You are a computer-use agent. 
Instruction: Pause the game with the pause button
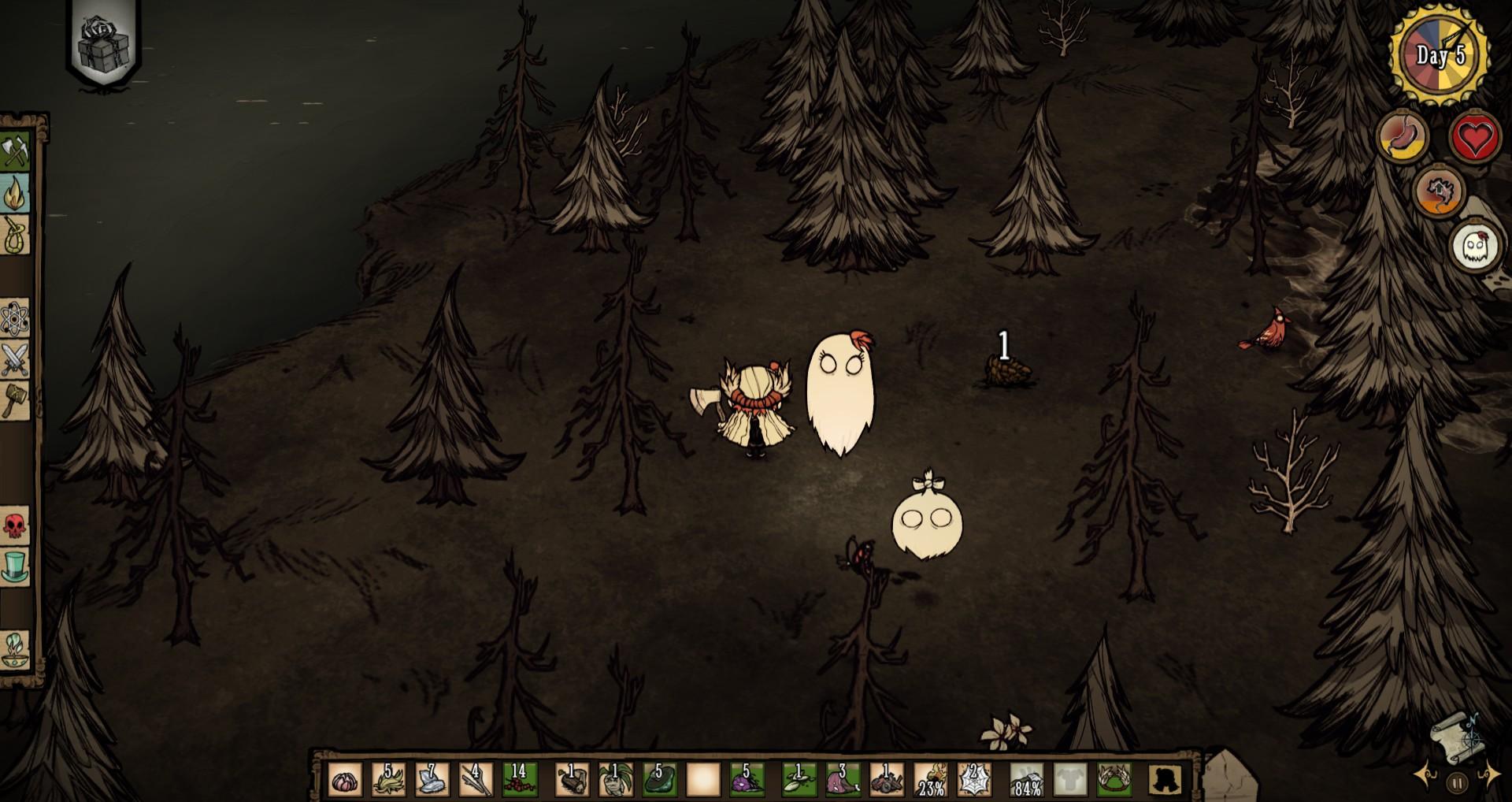point(1457,783)
